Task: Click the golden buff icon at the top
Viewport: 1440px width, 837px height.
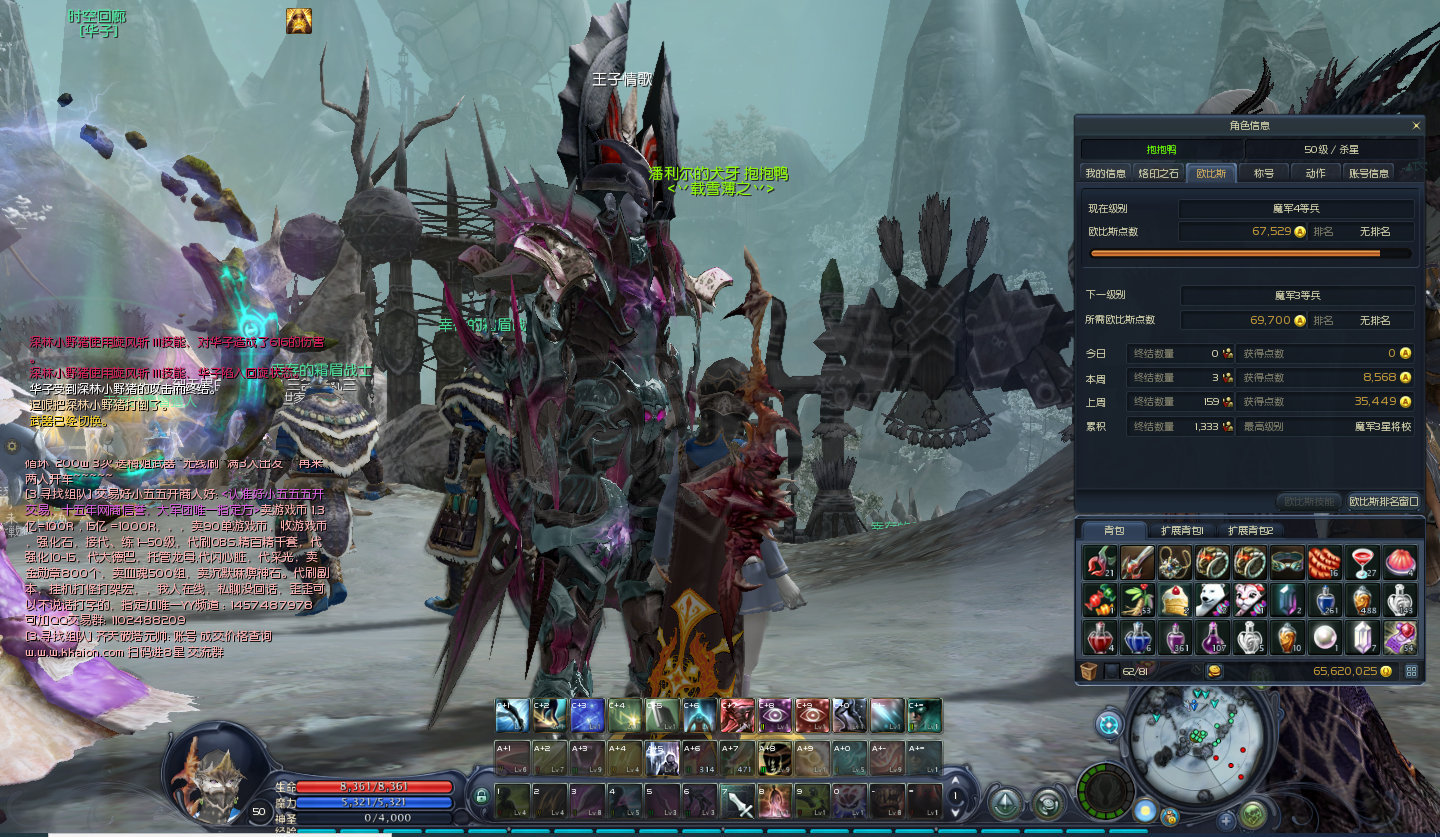Action: coord(298,21)
